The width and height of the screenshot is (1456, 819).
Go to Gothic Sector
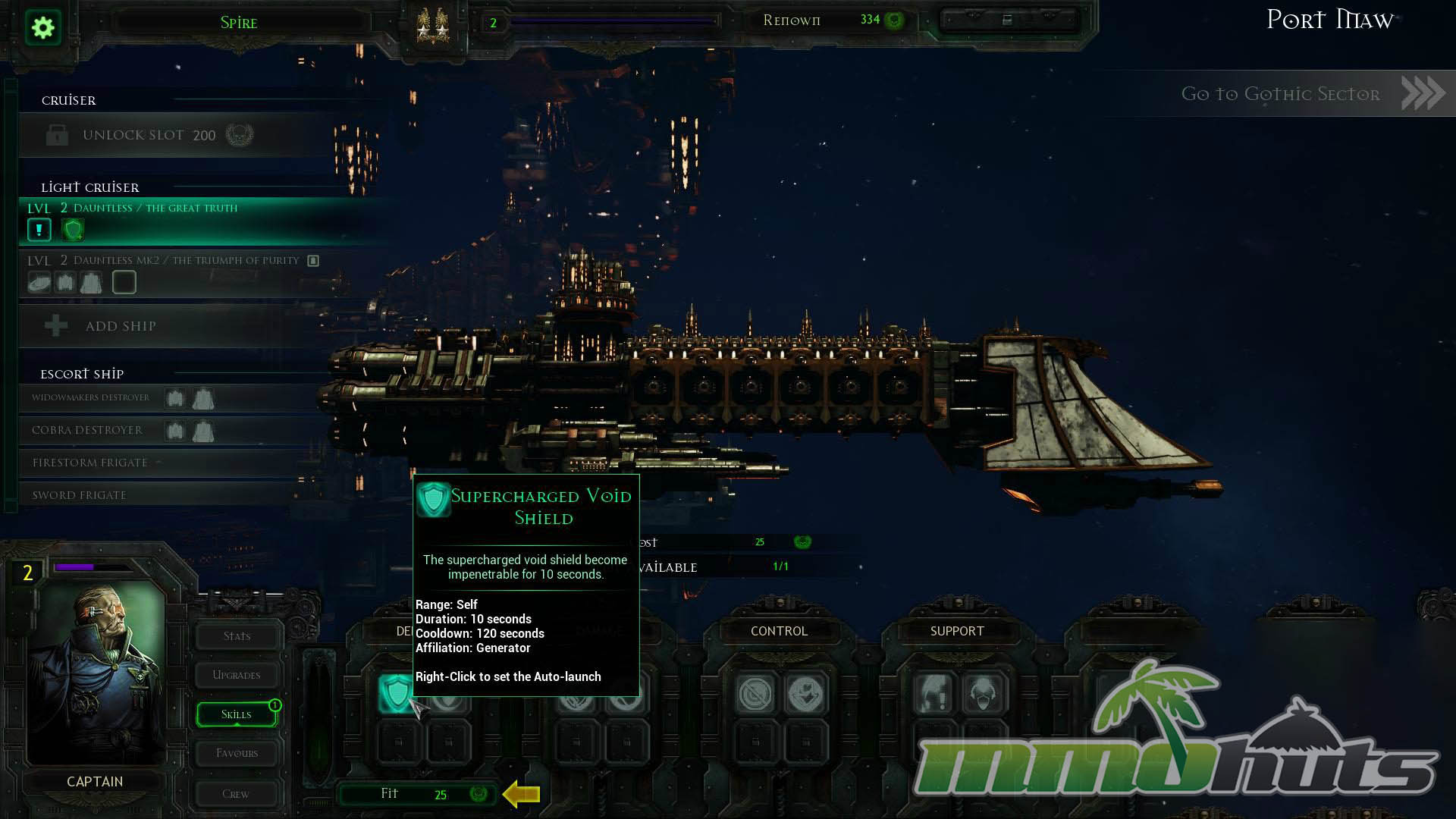[1312, 94]
